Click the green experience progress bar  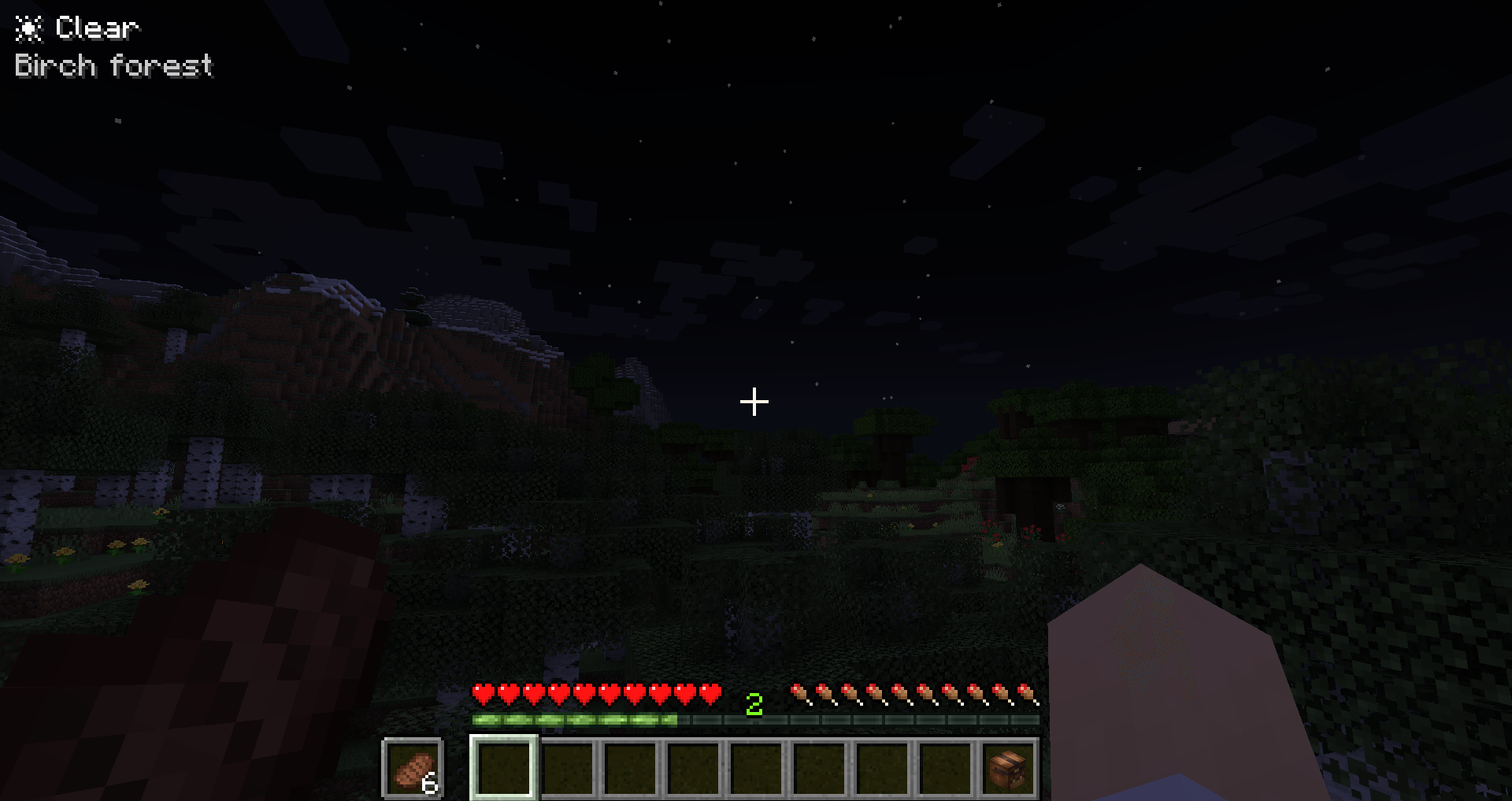pyautogui.click(x=575, y=719)
